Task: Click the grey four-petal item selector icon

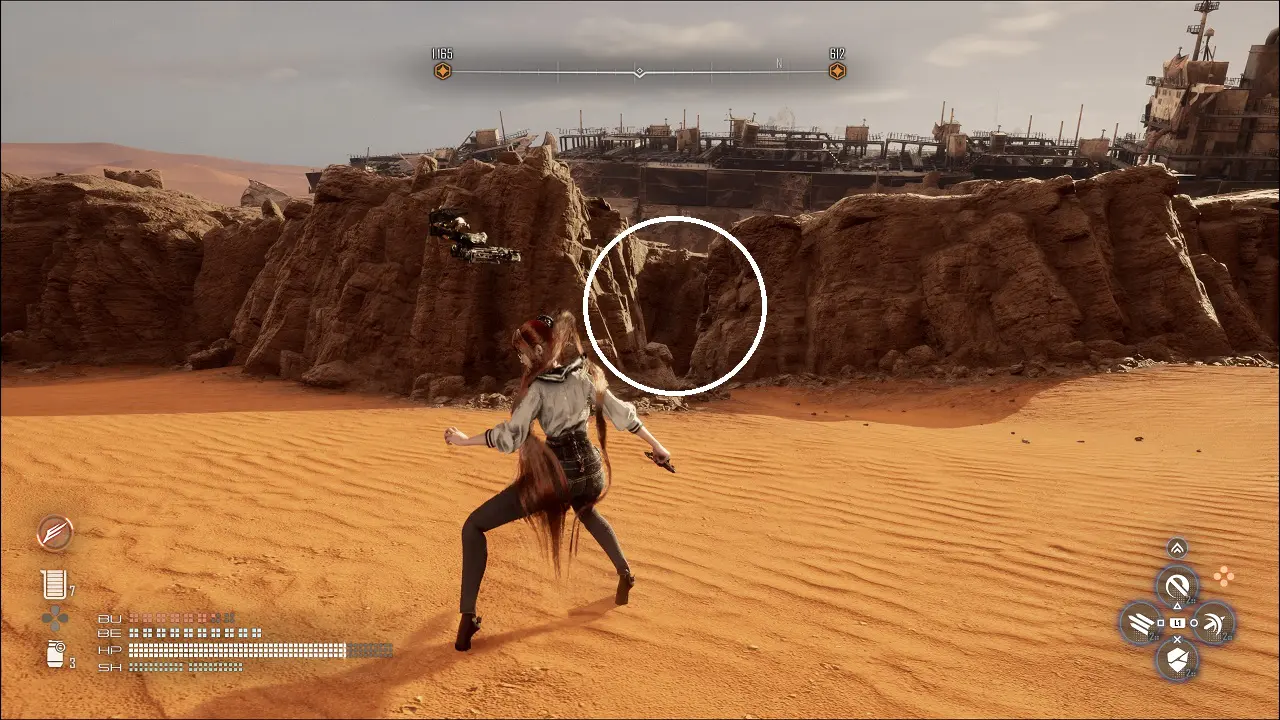Action: click(55, 619)
